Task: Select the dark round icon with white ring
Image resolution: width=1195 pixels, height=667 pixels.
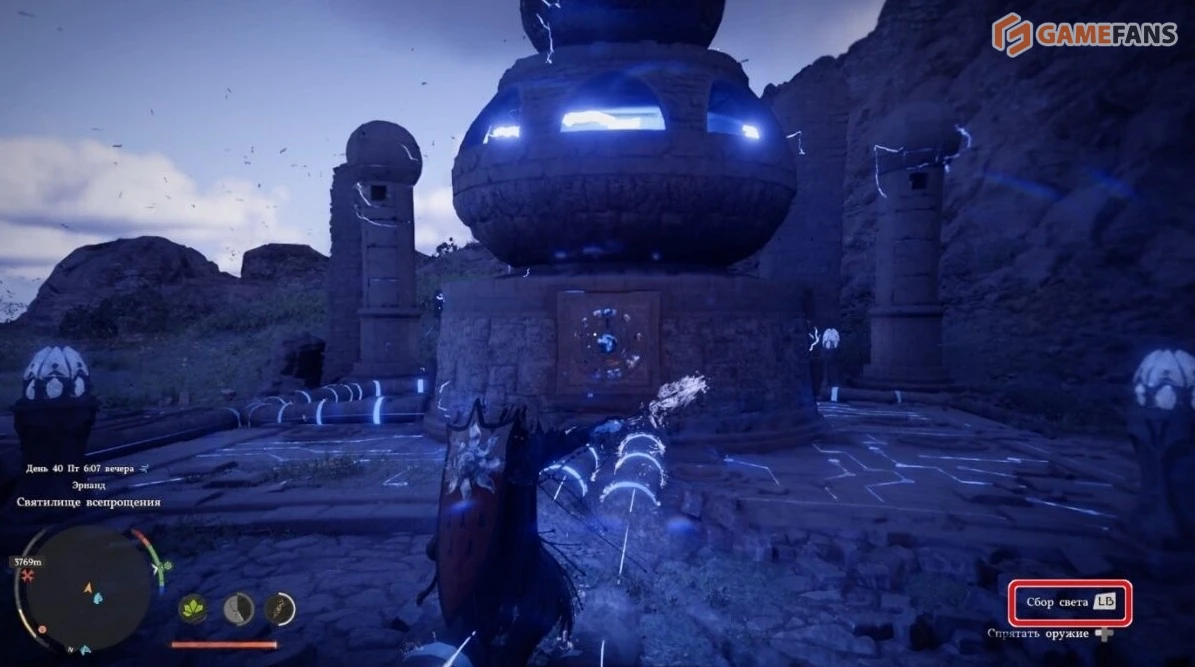Action: (x=280, y=608)
